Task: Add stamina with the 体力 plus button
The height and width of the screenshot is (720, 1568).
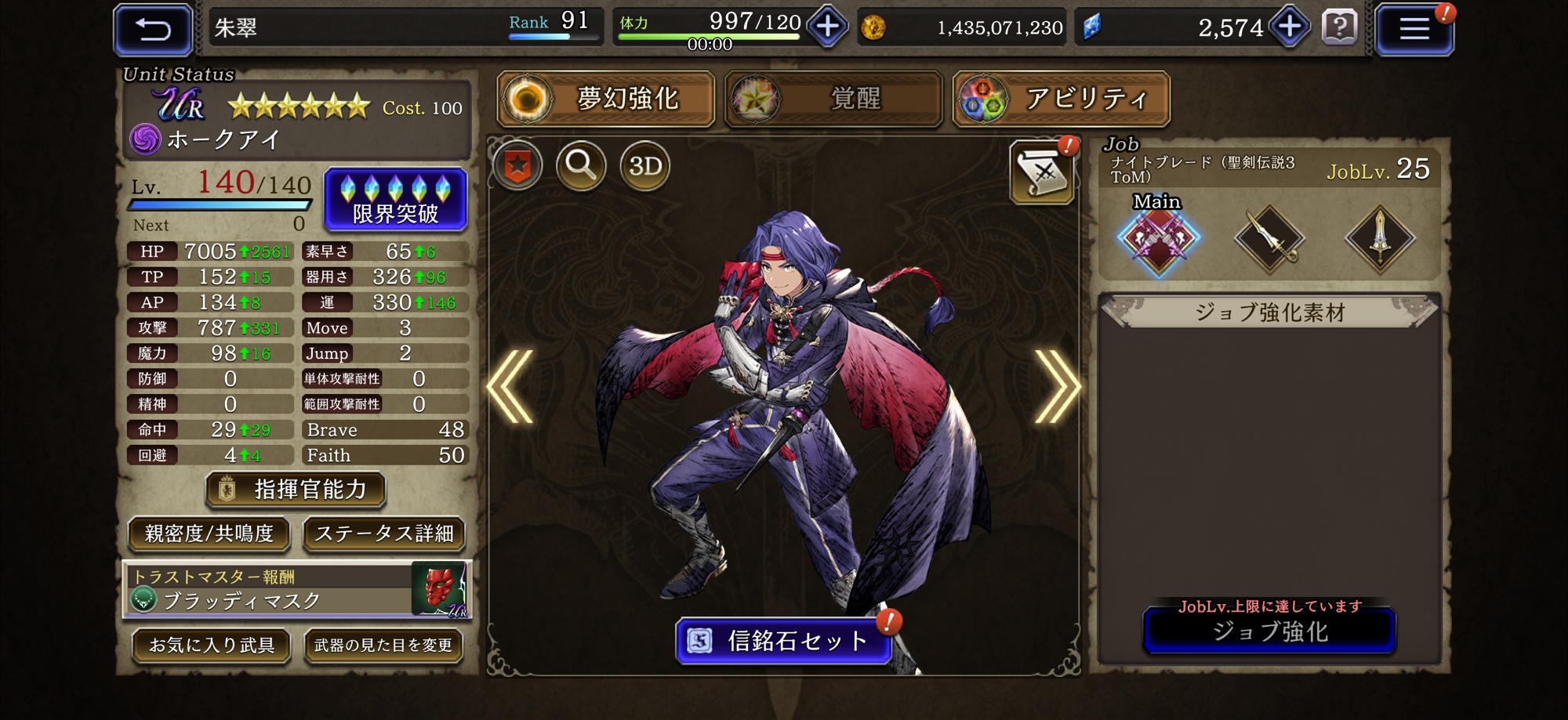Action: tap(827, 27)
